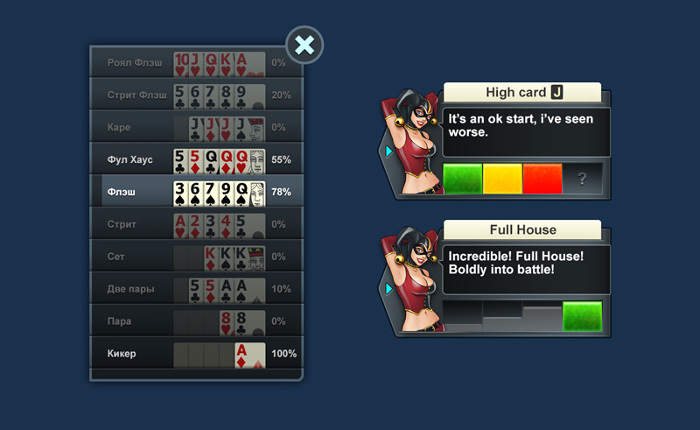The height and width of the screenshot is (430, 700).
Task: Select the Стрит Флэш hand row
Action: click(x=195, y=95)
